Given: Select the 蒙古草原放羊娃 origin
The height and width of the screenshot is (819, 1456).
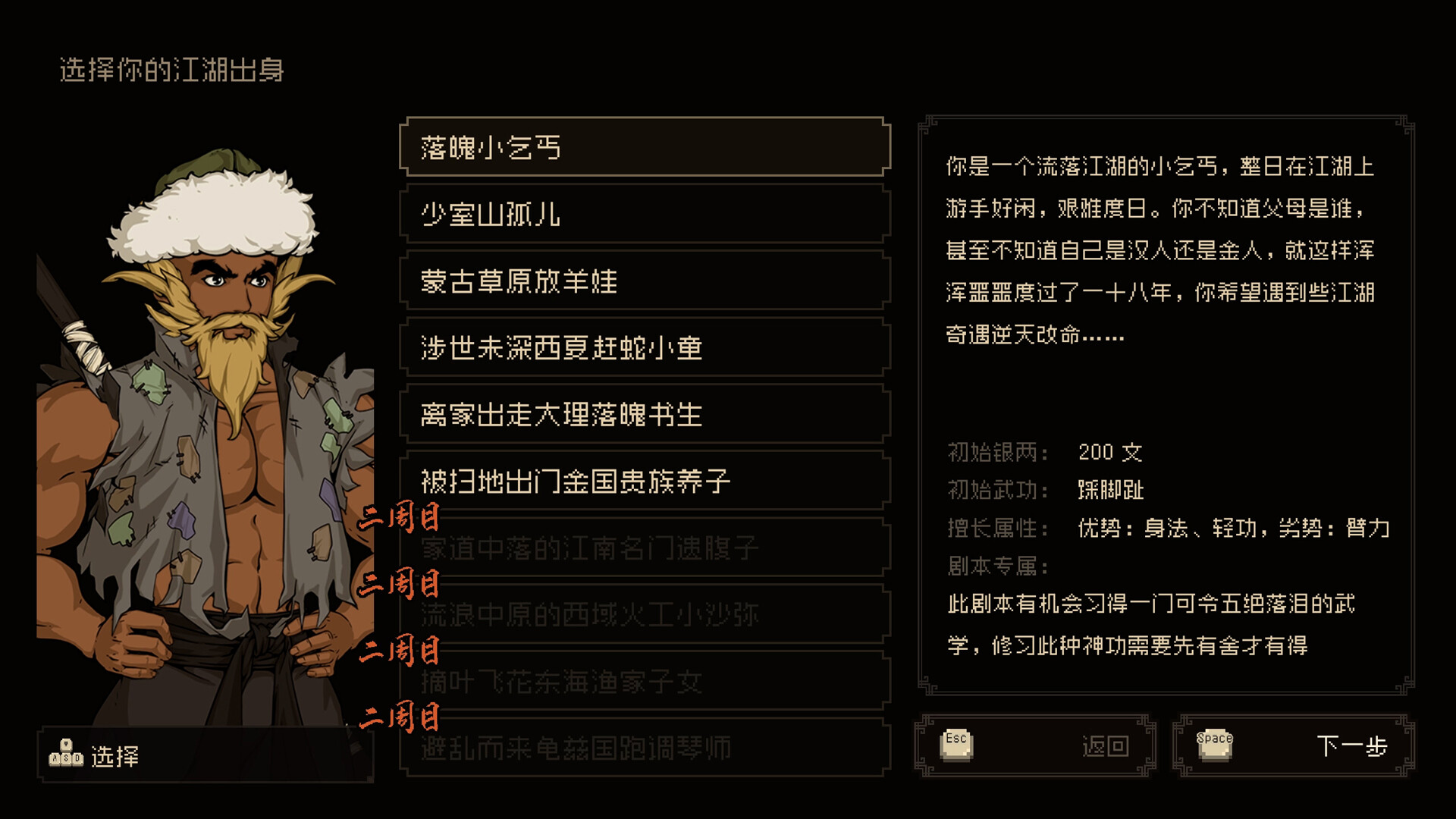Looking at the screenshot, I should [645, 281].
